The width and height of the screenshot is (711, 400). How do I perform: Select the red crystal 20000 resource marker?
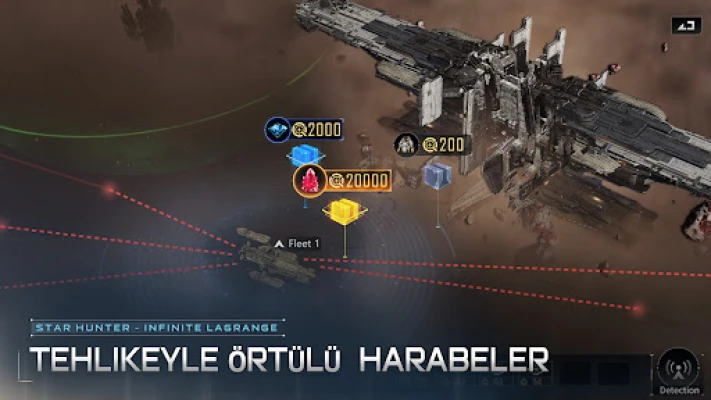tap(310, 181)
